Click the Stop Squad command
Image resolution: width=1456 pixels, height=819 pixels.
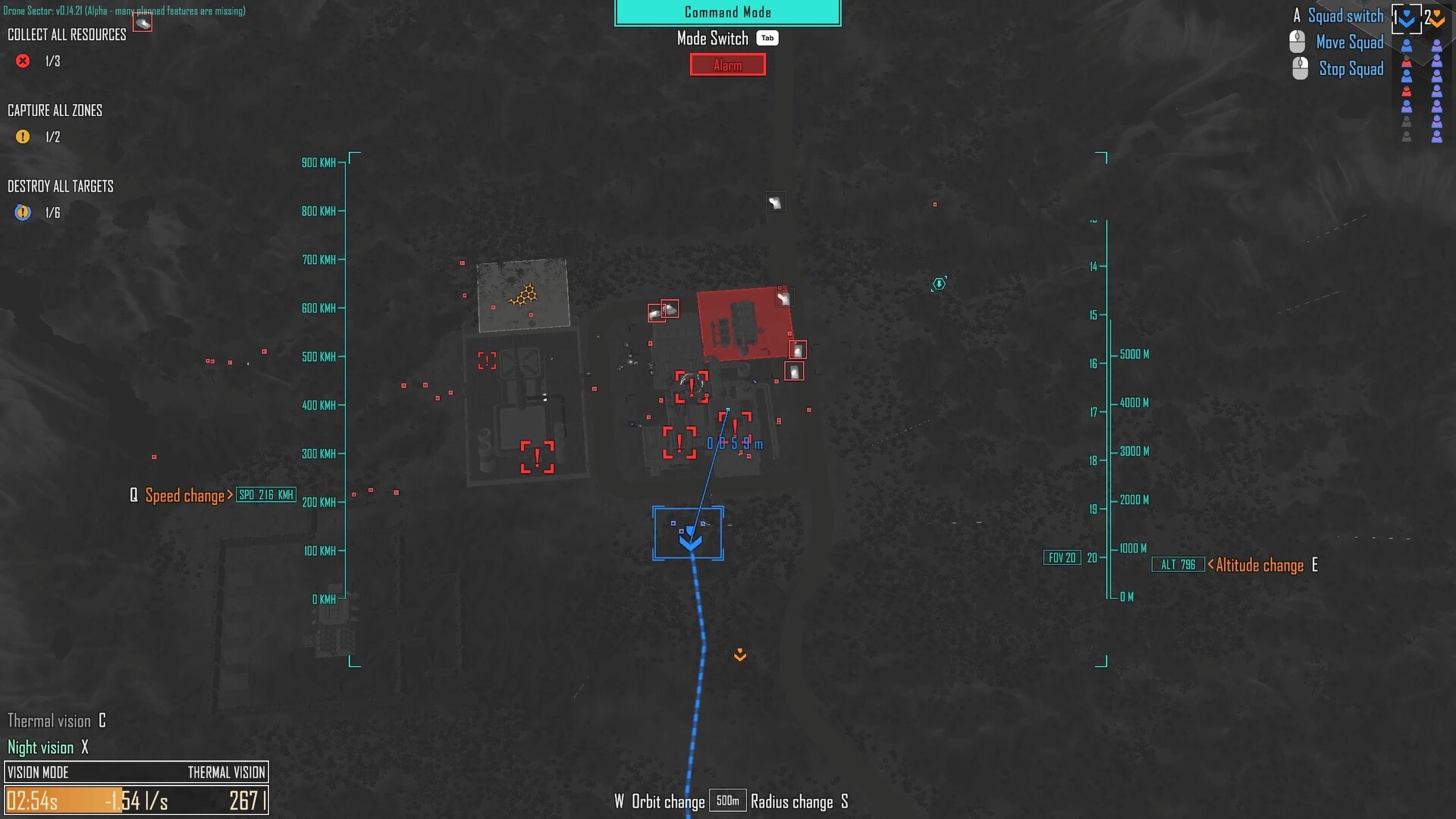tap(1353, 69)
